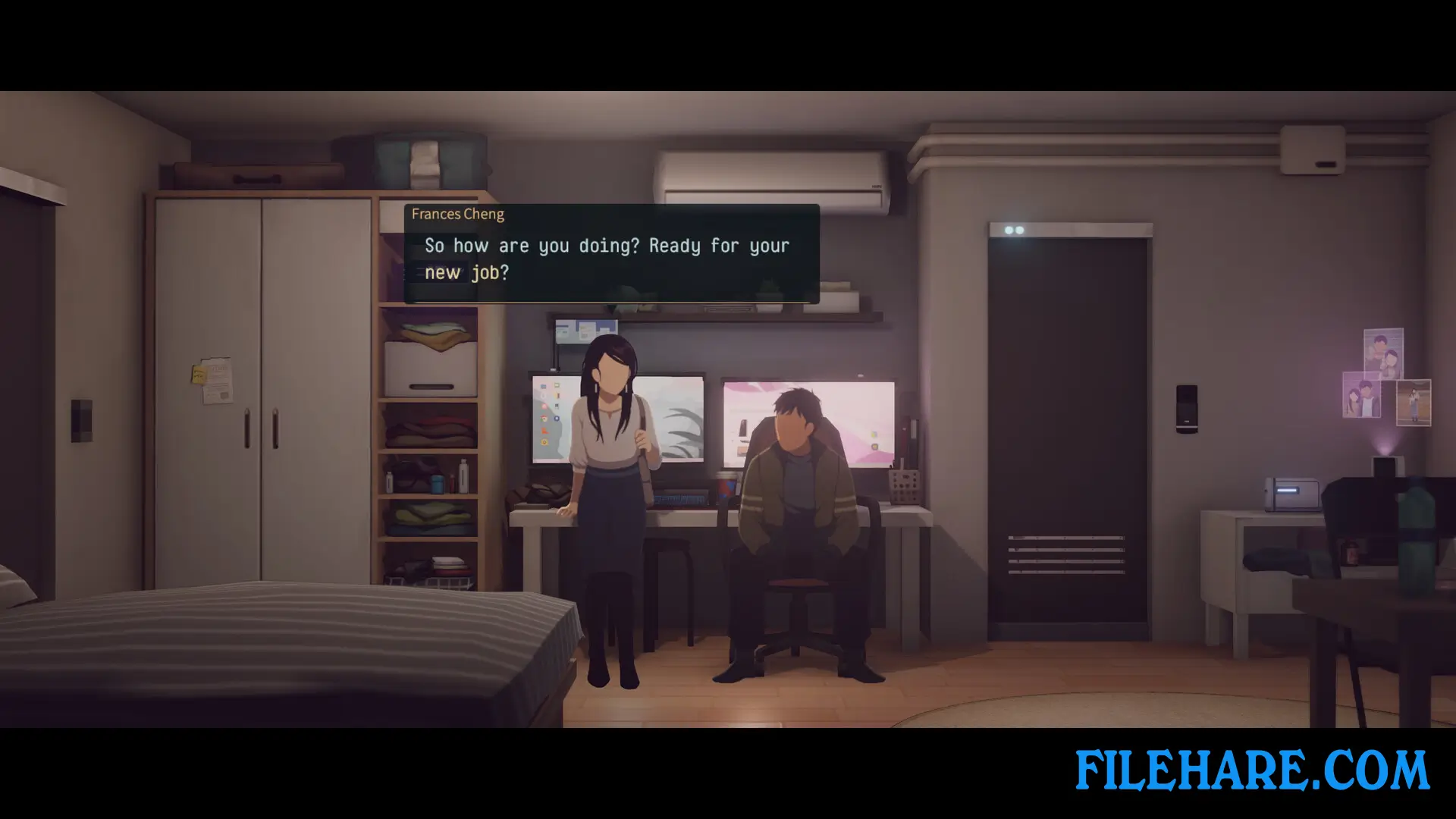Click the yellow camera icon on the monitor
The height and width of the screenshot is (819, 1456).
pos(544,441)
